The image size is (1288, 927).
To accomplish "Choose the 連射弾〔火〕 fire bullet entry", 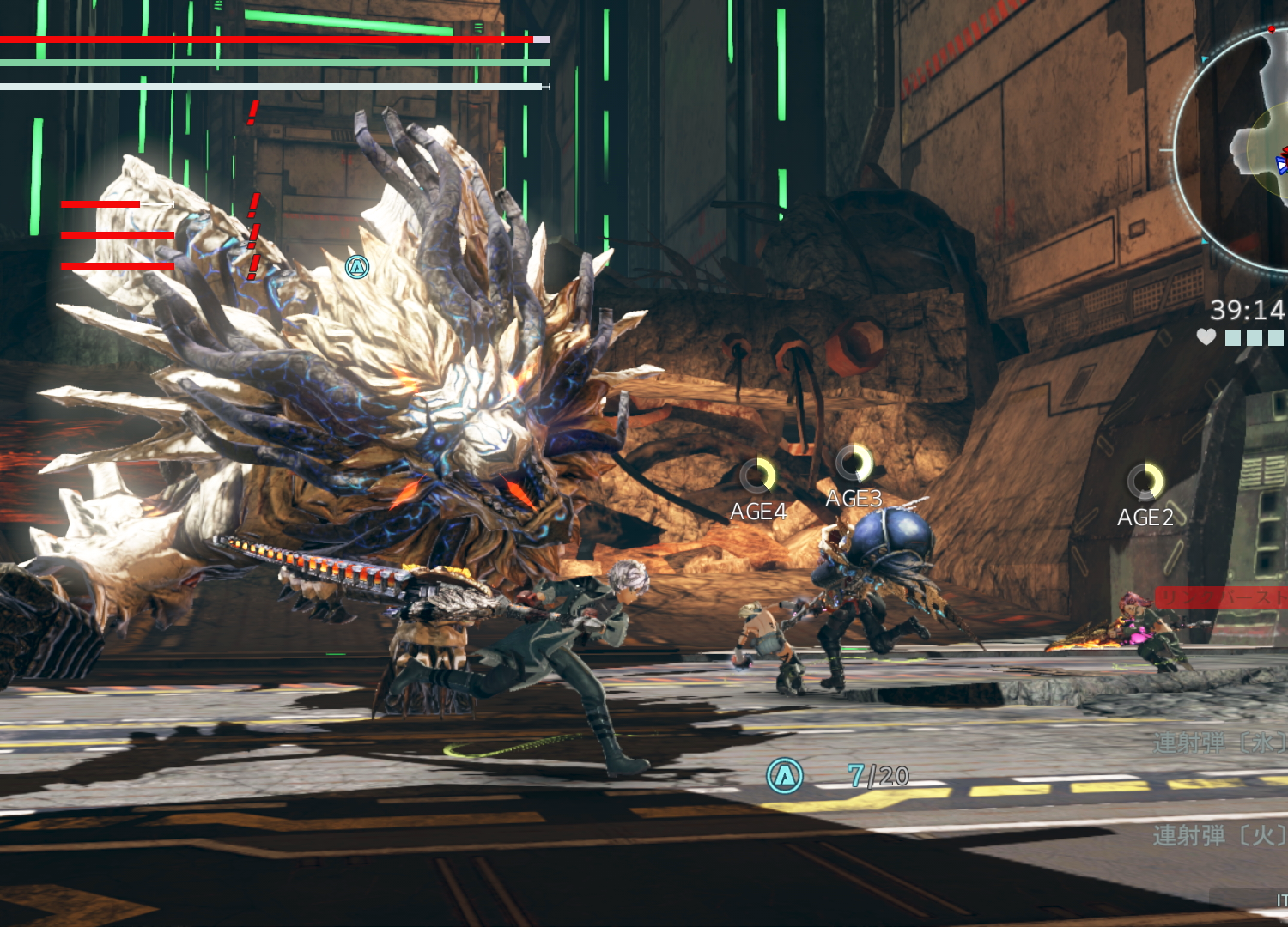I will pyautogui.click(x=1219, y=834).
